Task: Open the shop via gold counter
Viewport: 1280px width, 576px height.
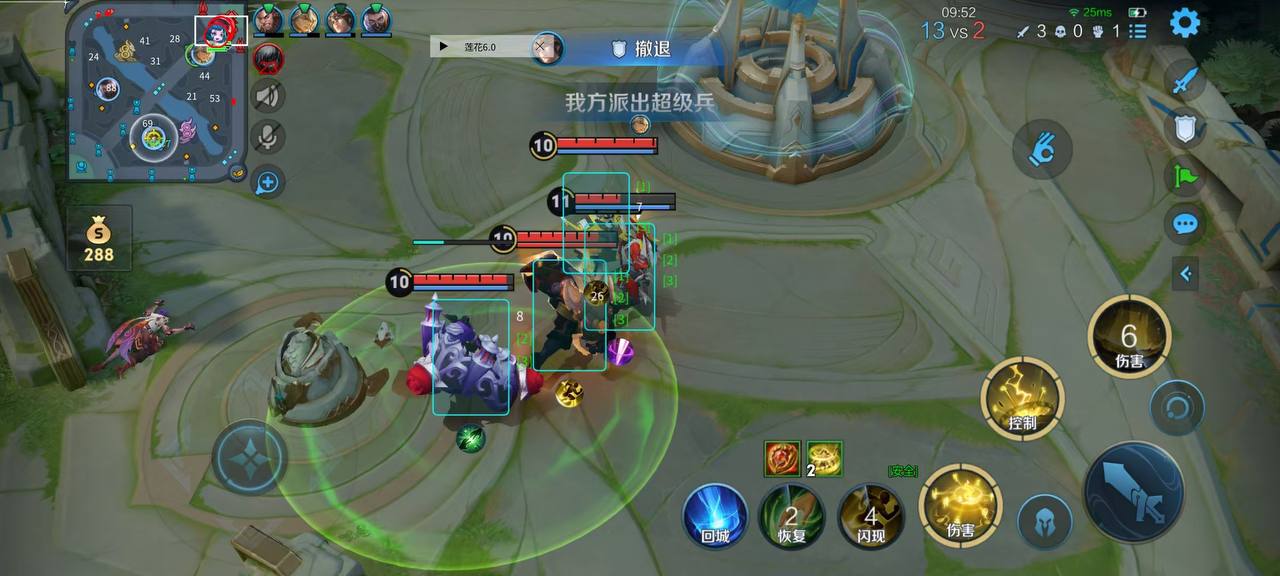Action: click(99, 240)
